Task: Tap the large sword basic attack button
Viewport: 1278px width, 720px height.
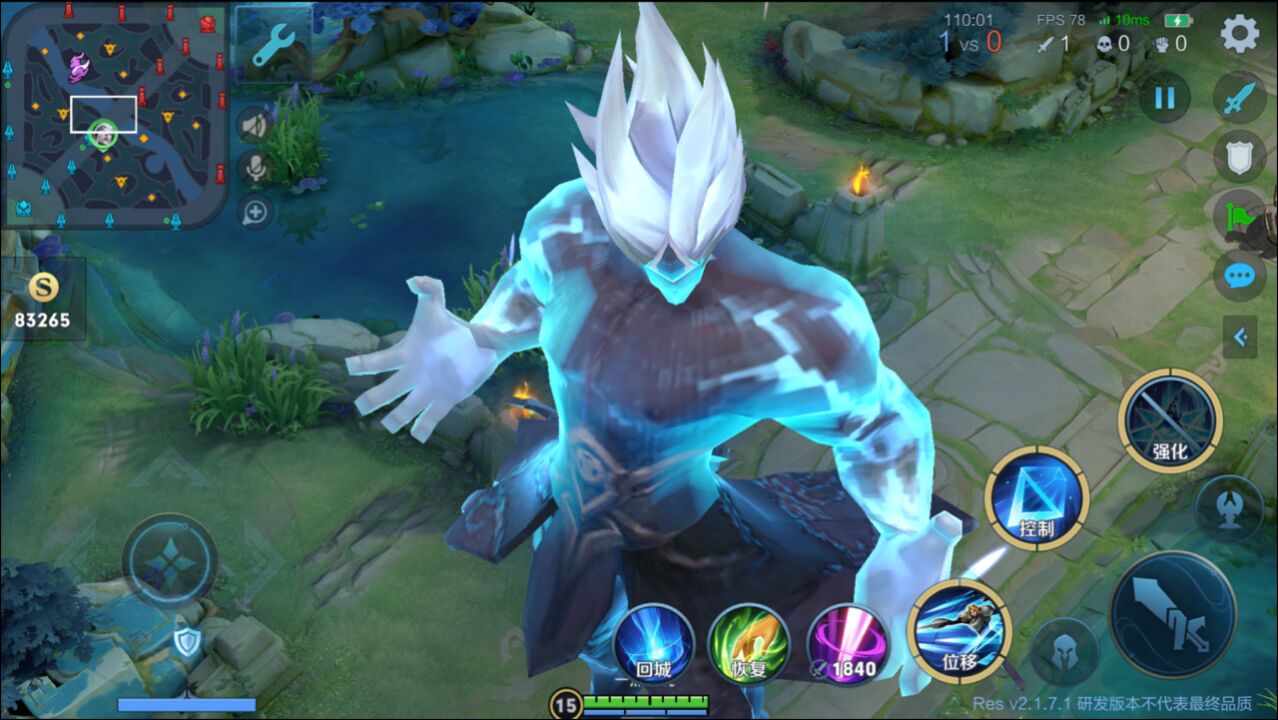Action: (1172, 614)
